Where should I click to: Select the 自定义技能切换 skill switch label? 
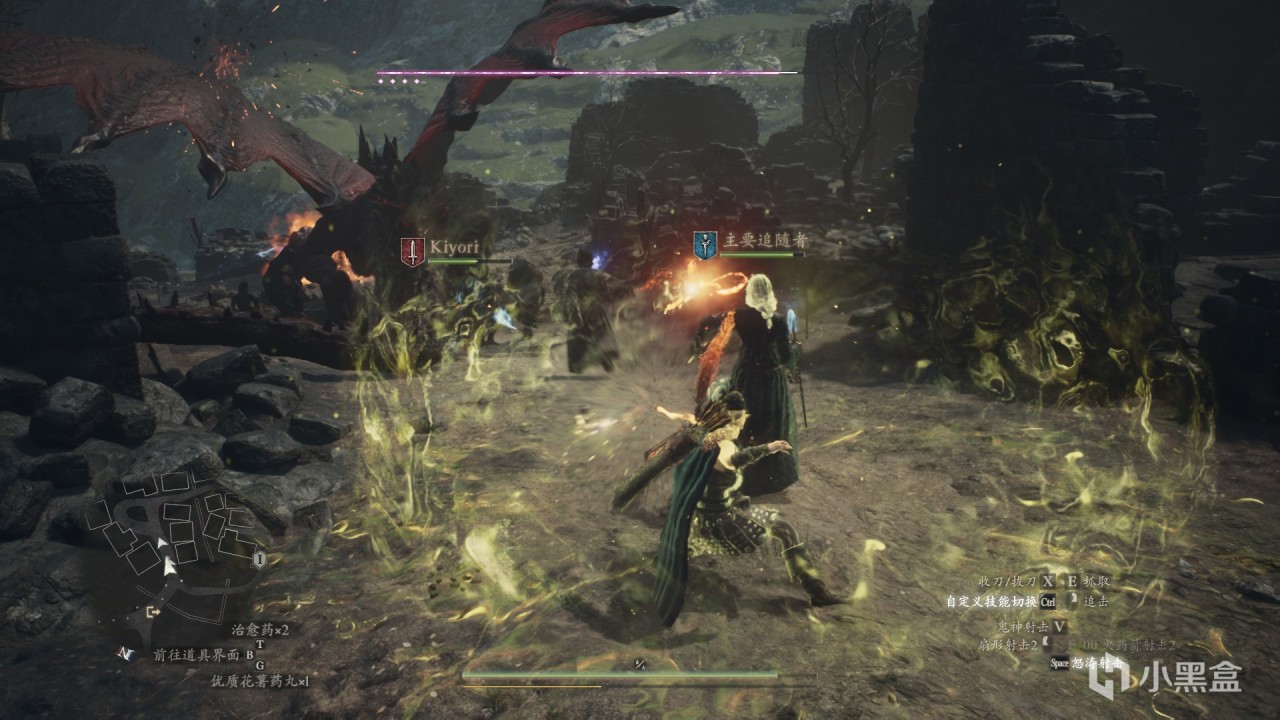coord(990,602)
